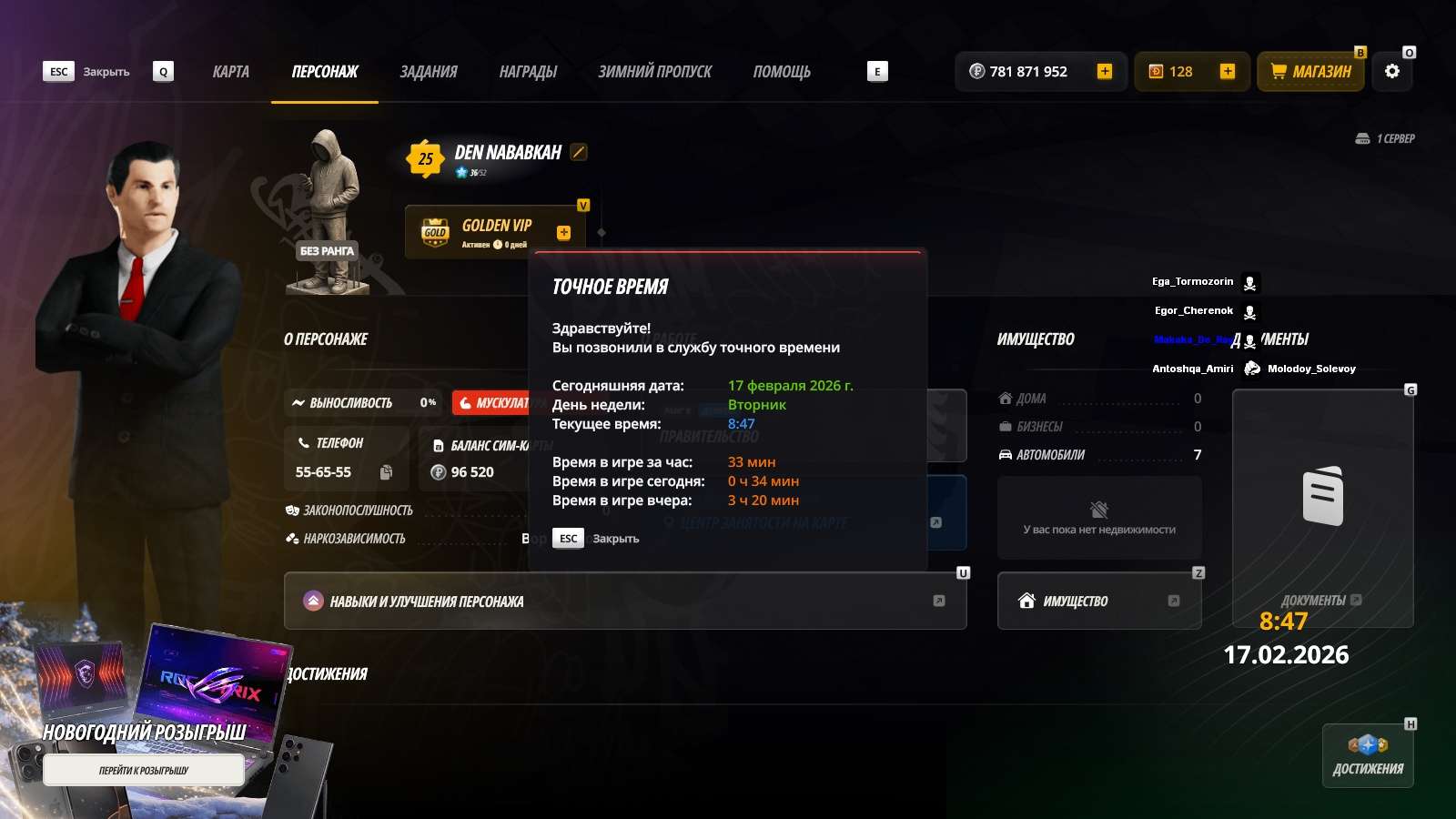Extend Golden VIP with its plus button
The height and width of the screenshot is (819, 1456).
click(x=563, y=233)
